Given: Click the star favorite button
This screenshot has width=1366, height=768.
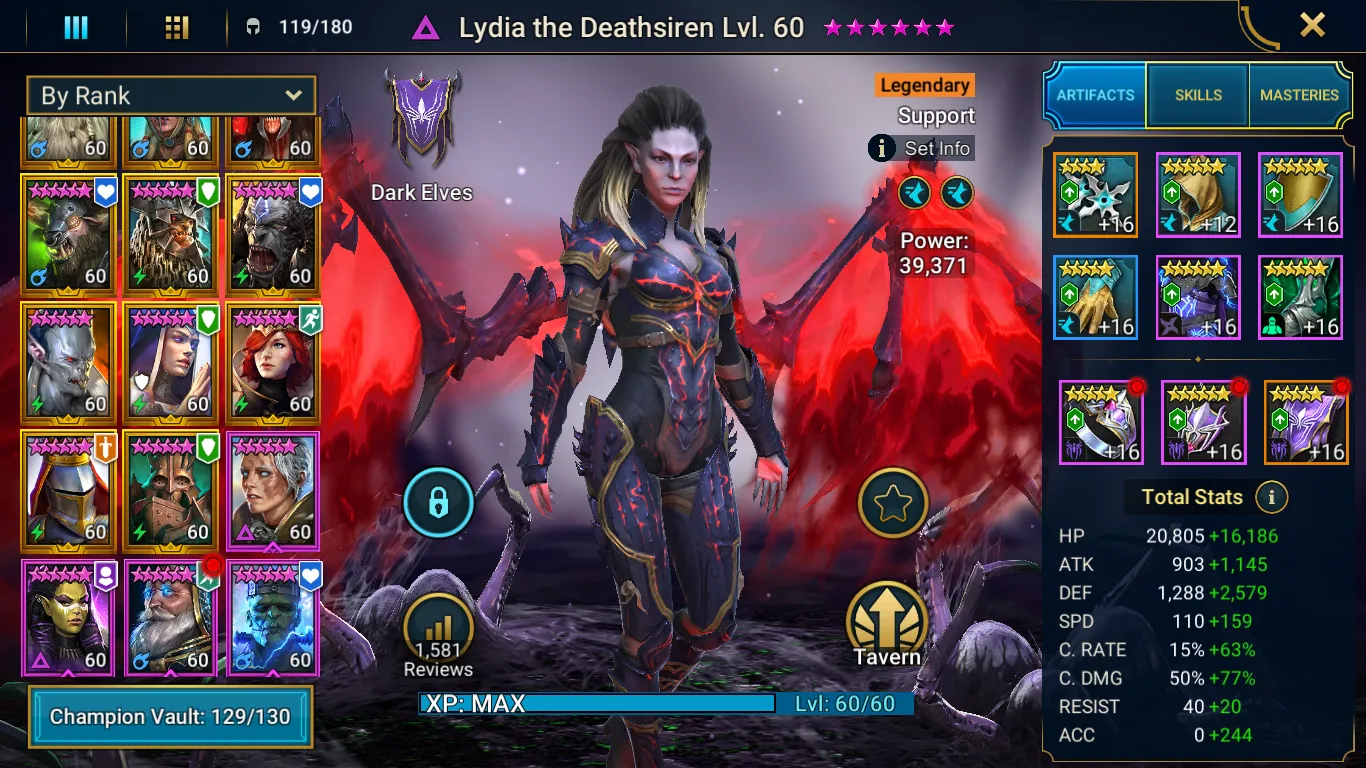Looking at the screenshot, I should click(892, 503).
